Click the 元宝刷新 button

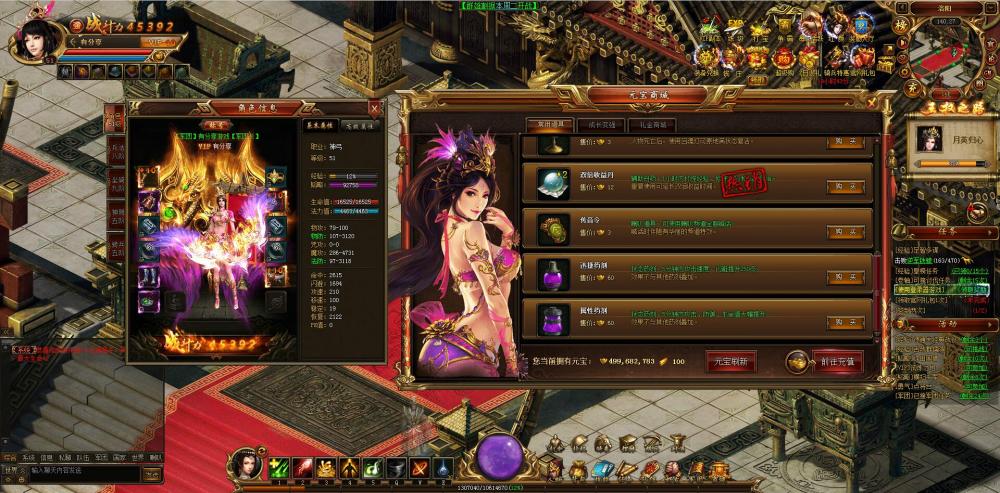click(731, 361)
